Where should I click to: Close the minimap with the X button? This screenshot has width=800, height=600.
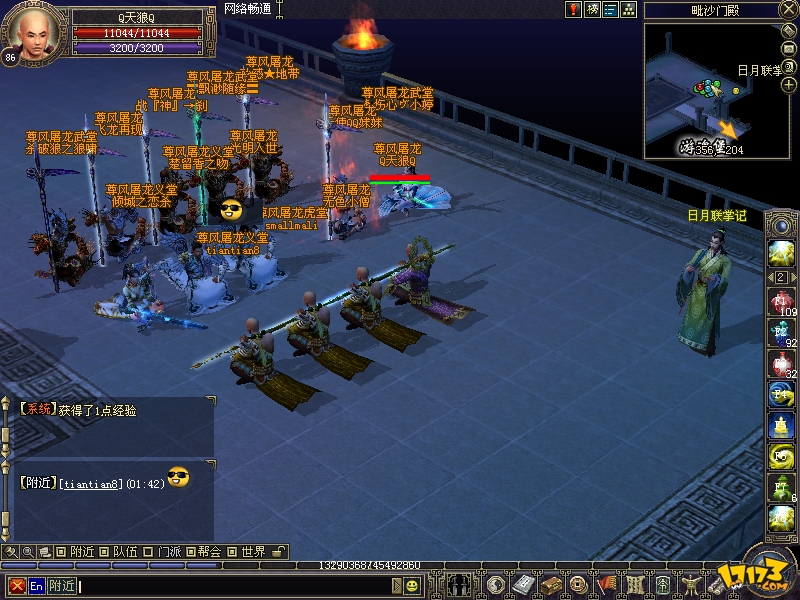[787, 9]
